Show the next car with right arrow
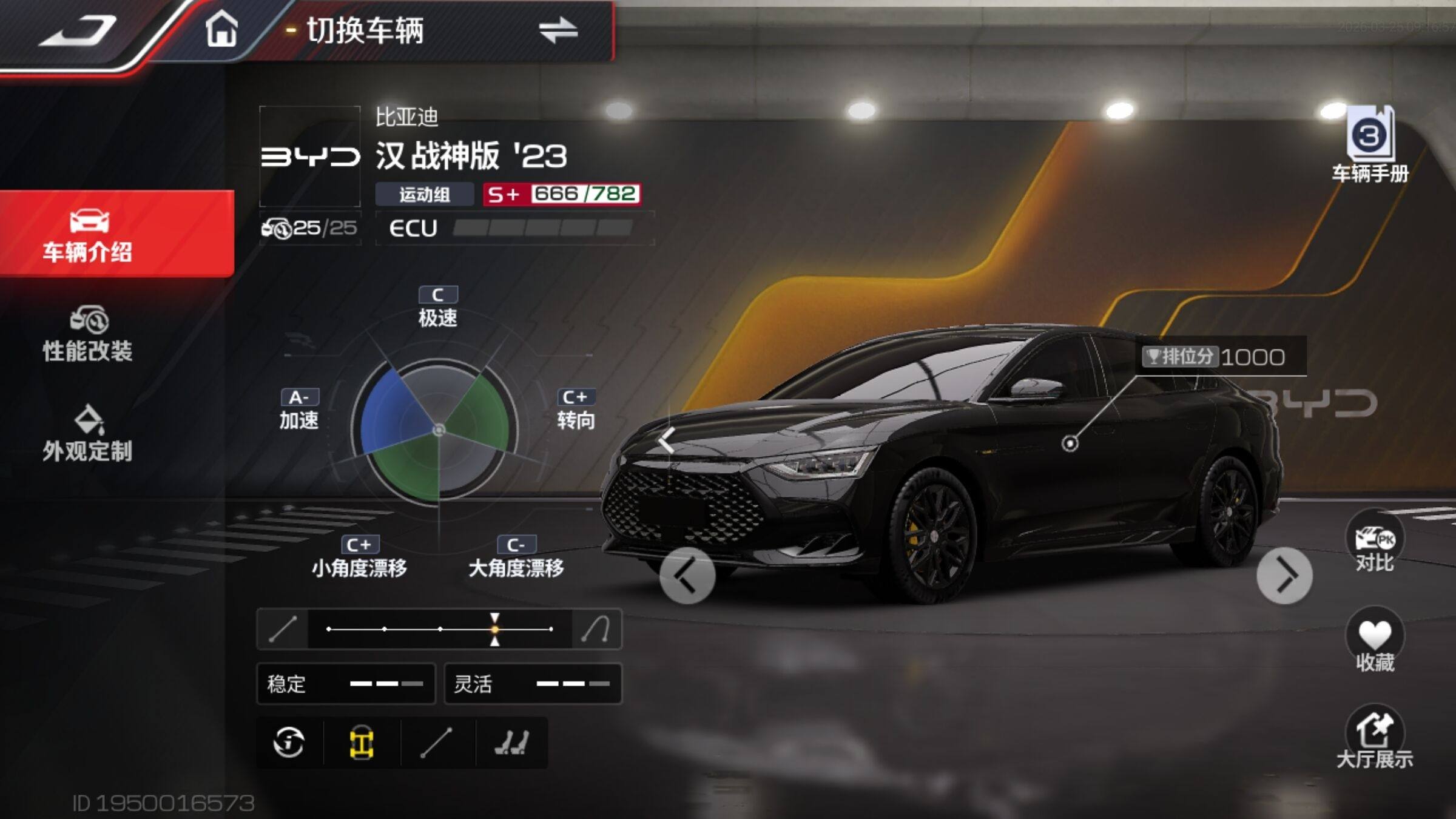This screenshot has height=819, width=1456. (x=1284, y=575)
